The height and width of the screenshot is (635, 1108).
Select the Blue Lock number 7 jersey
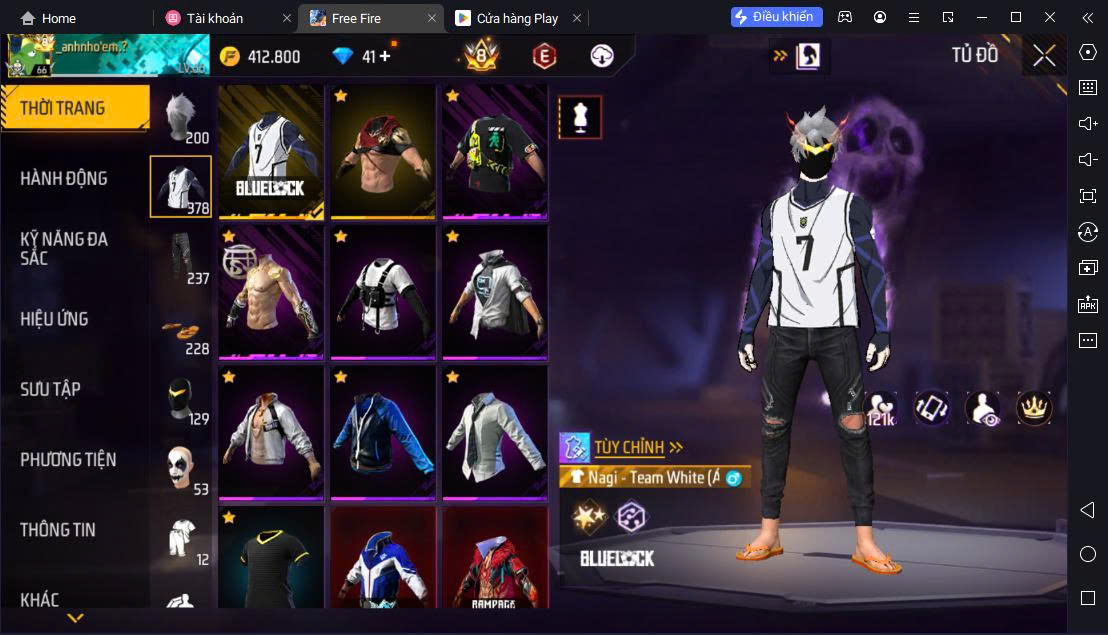tap(271, 150)
